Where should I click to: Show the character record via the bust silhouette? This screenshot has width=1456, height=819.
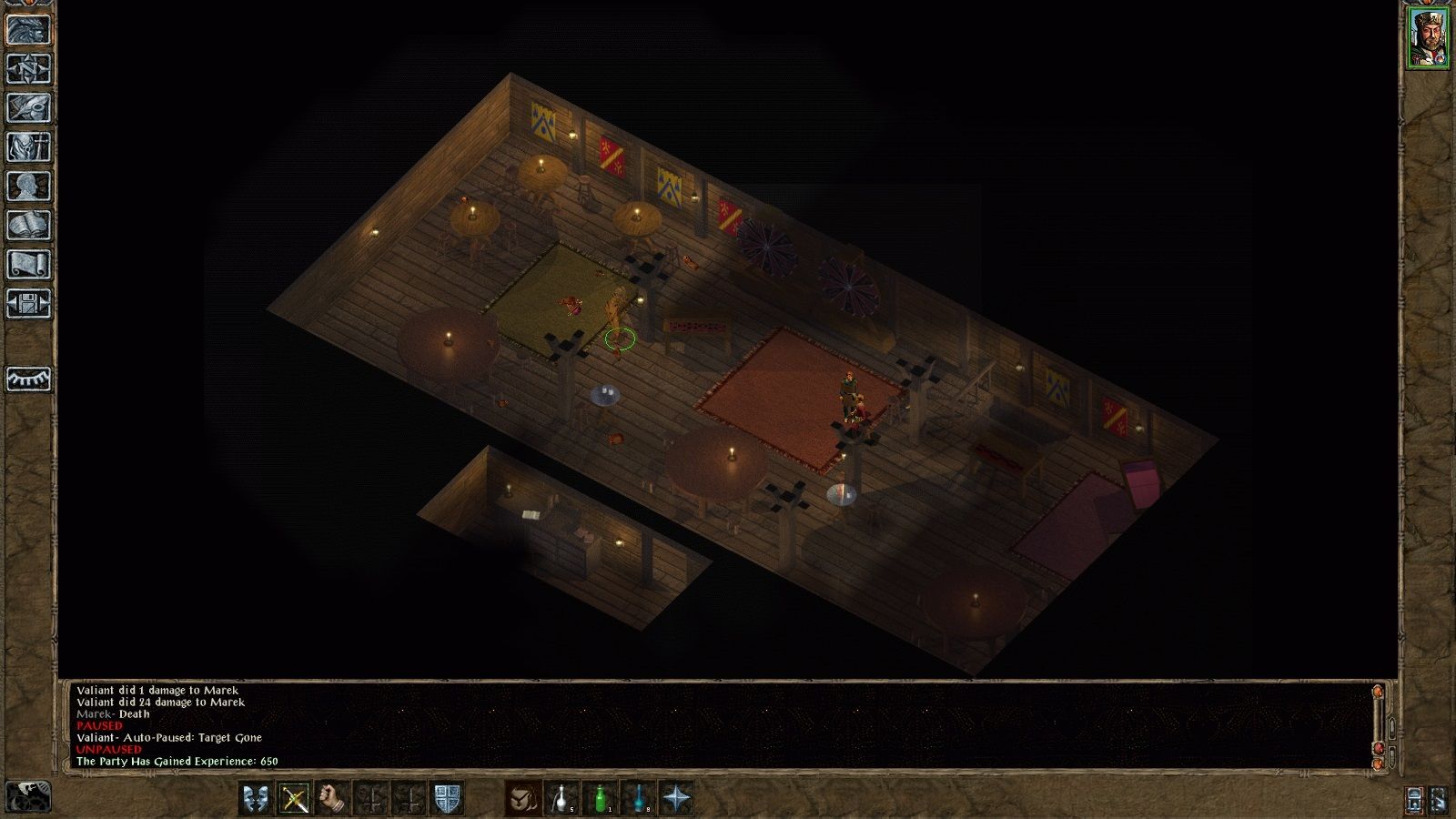tap(28, 186)
